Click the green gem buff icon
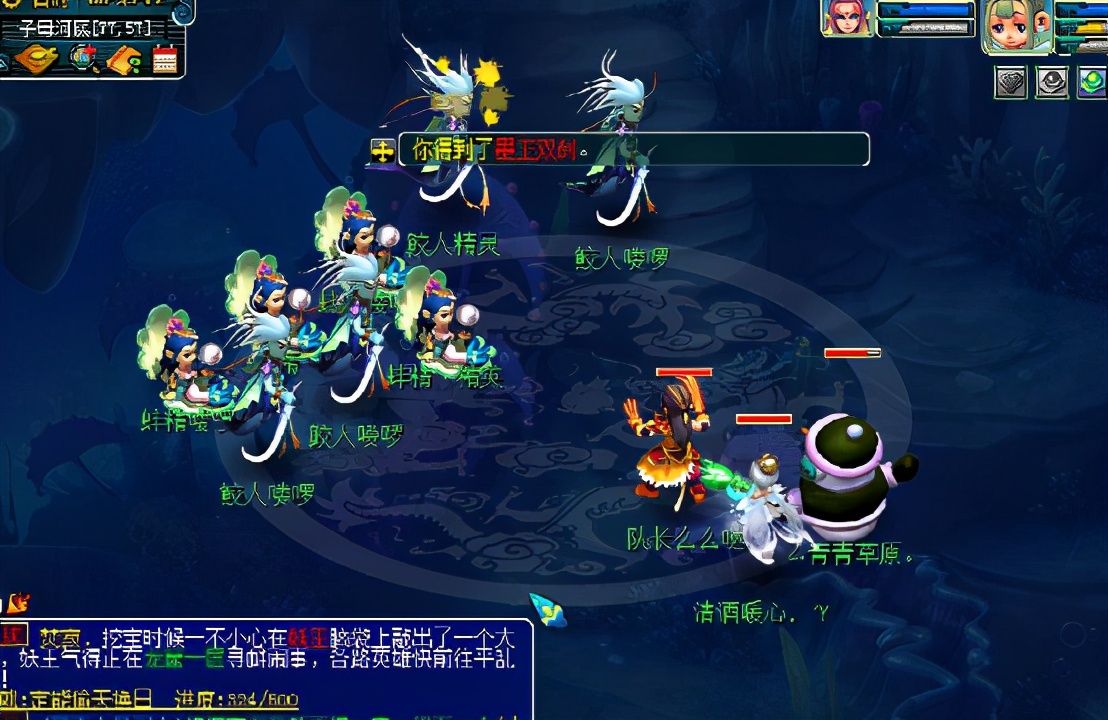The width and height of the screenshot is (1108, 720). 1091,82
